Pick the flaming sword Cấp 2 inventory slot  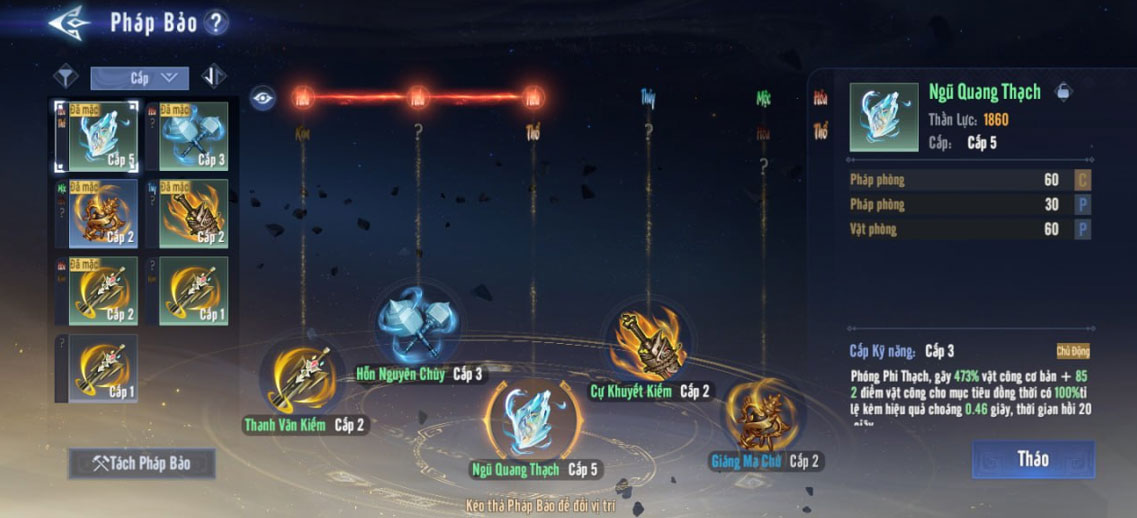click(193, 213)
